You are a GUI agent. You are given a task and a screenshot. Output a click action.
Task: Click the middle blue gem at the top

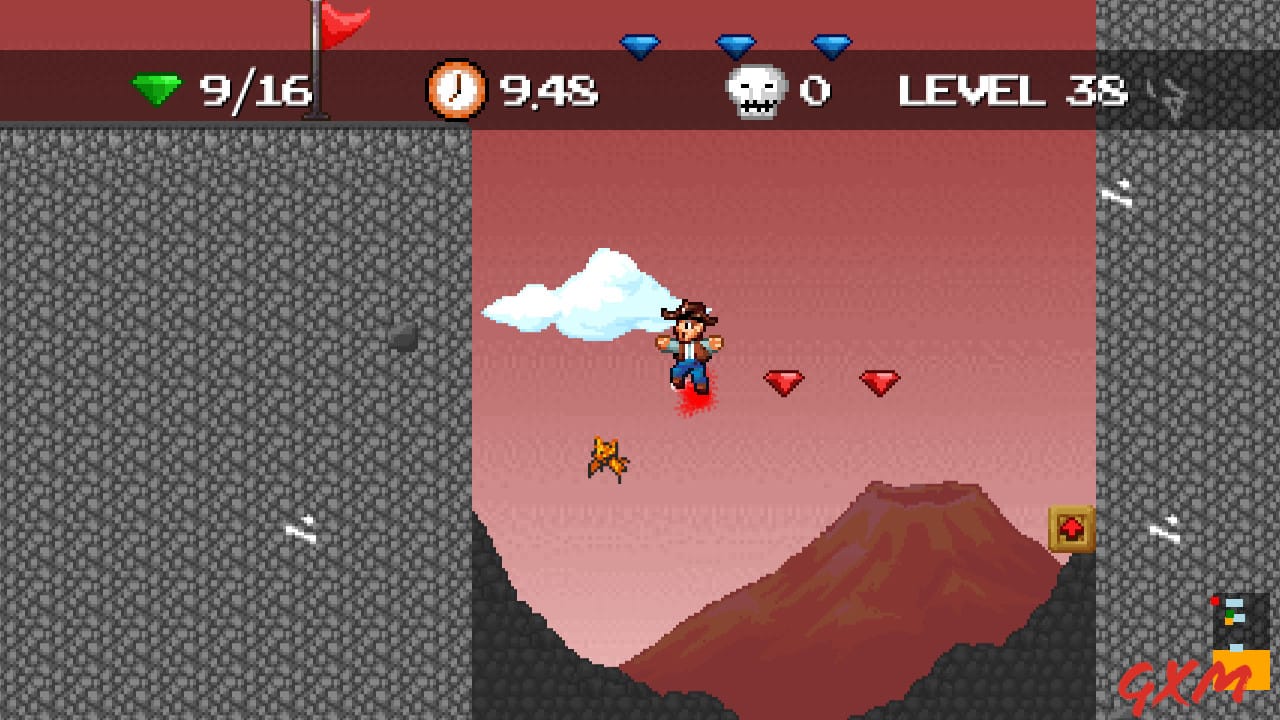737,43
